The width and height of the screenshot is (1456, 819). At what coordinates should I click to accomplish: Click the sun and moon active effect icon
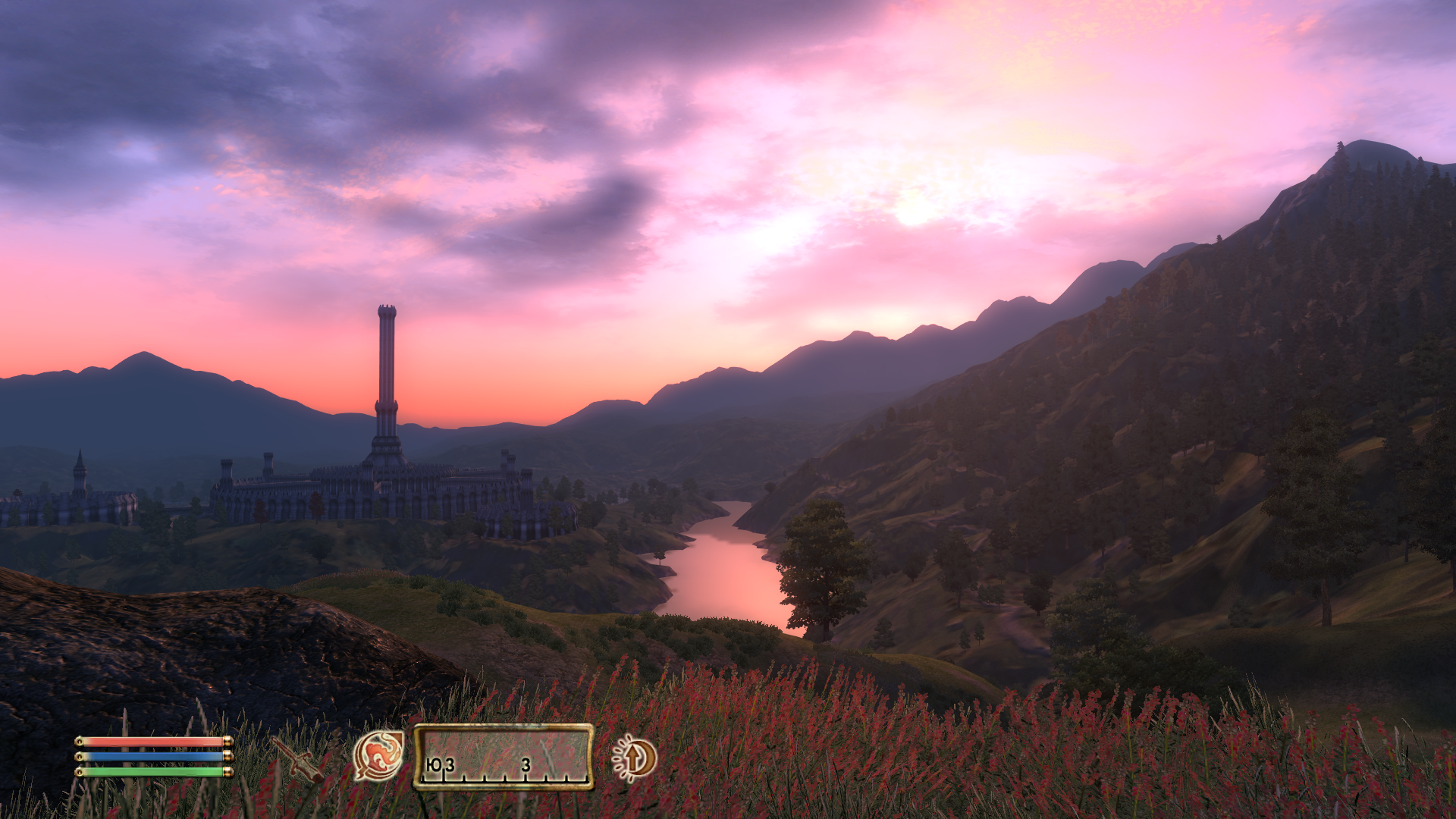(635, 757)
